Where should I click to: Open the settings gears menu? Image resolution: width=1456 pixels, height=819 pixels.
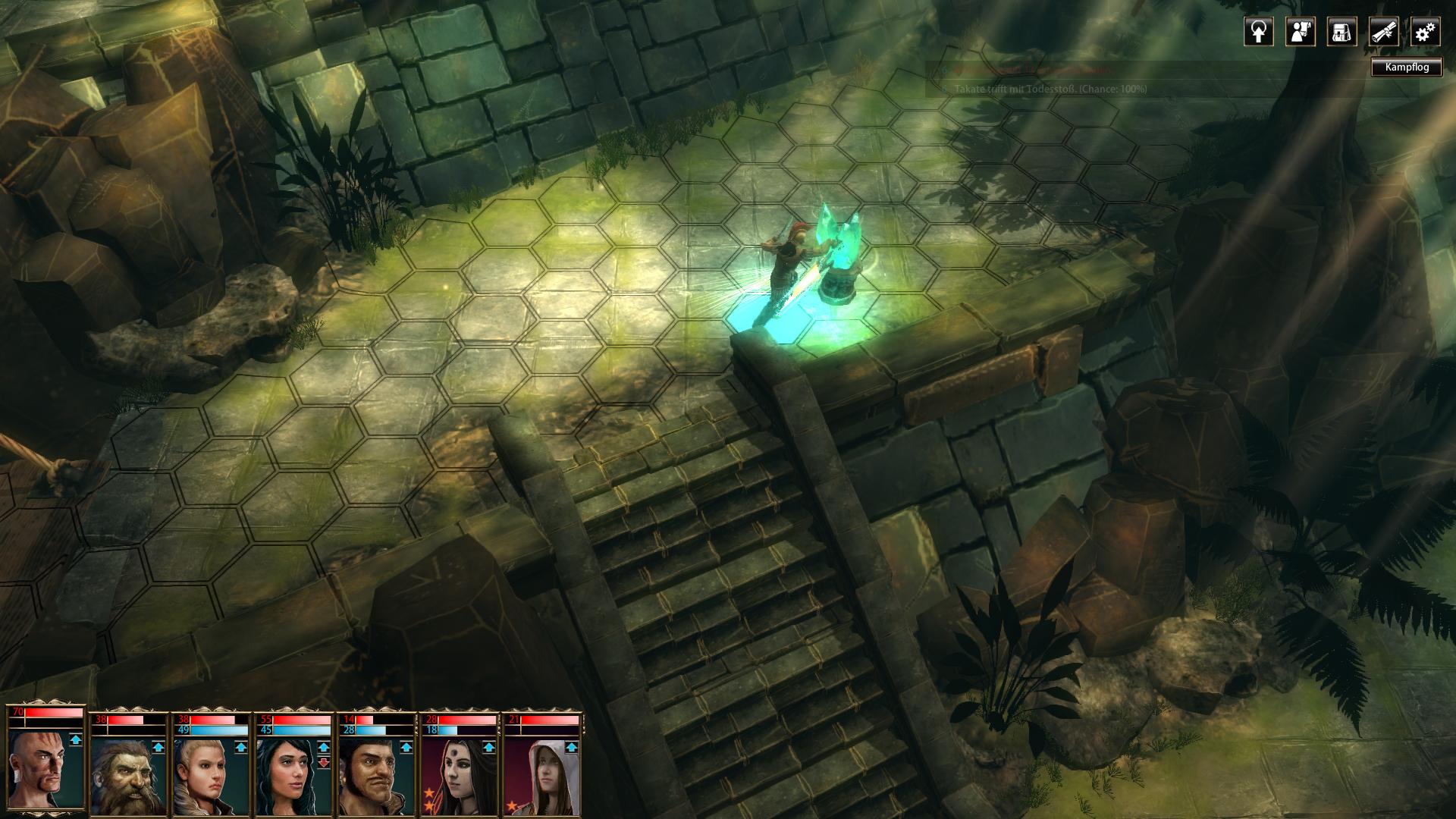tap(1425, 32)
